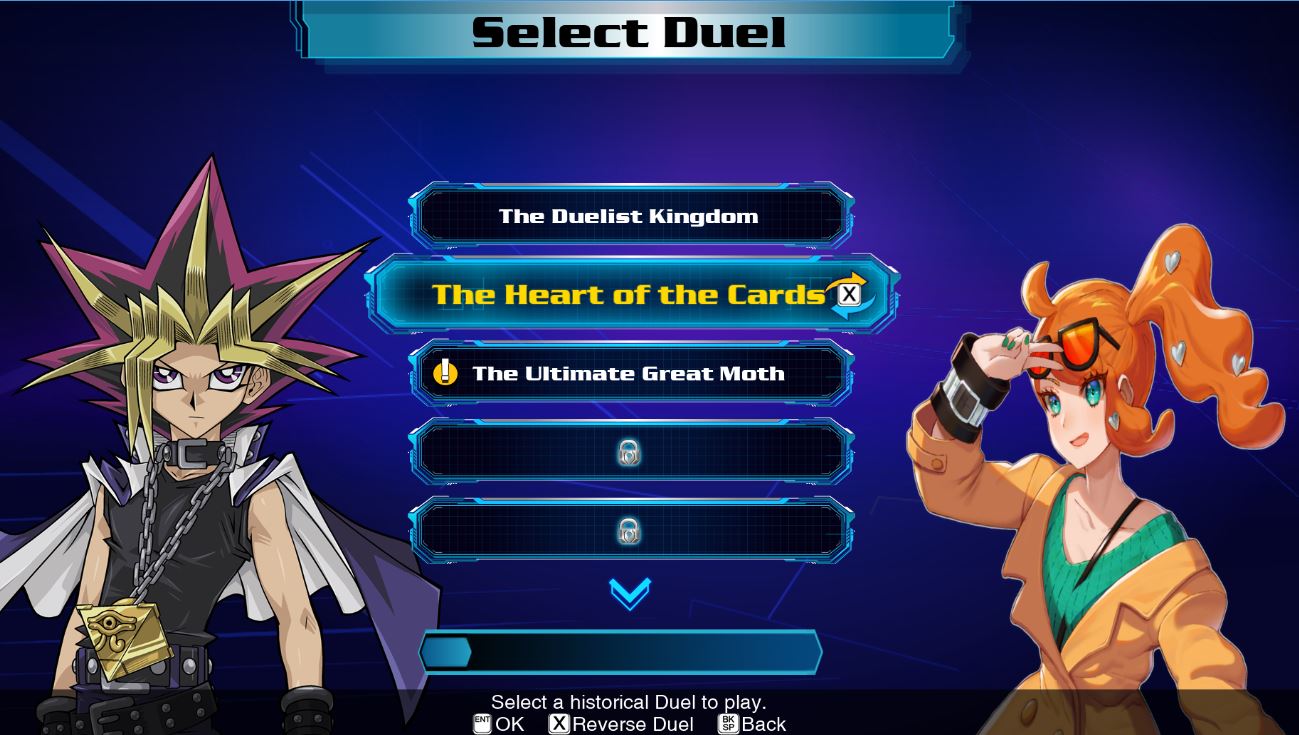The width and height of the screenshot is (1299, 735).
Task: Click the down arrow below the duel list
Action: click(630, 593)
